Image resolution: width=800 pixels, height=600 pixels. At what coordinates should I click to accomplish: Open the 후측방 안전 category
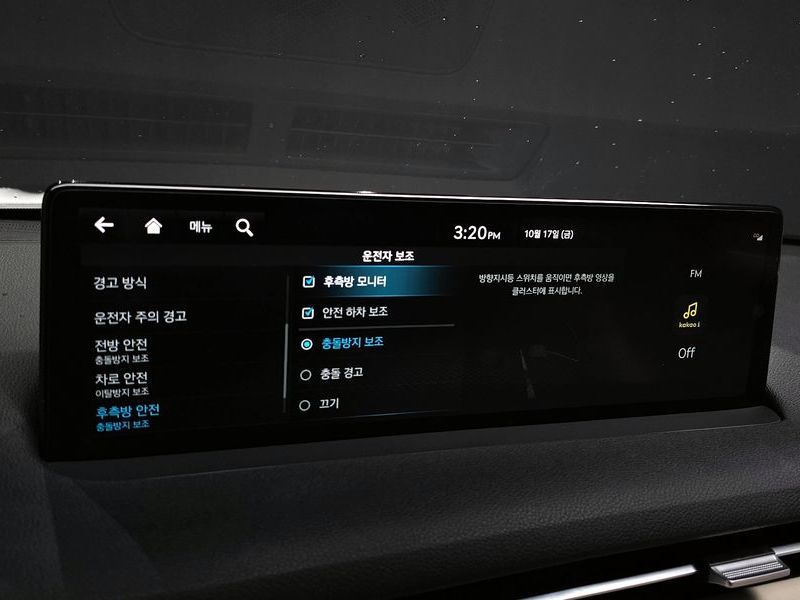(x=127, y=415)
